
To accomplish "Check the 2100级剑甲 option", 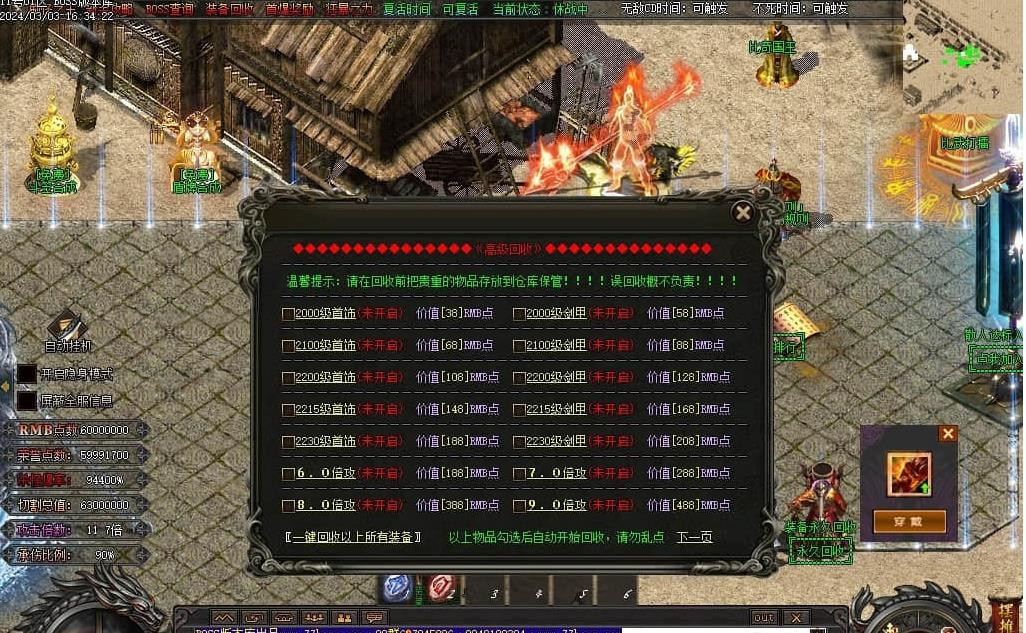I will pyautogui.click(x=519, y=346).
